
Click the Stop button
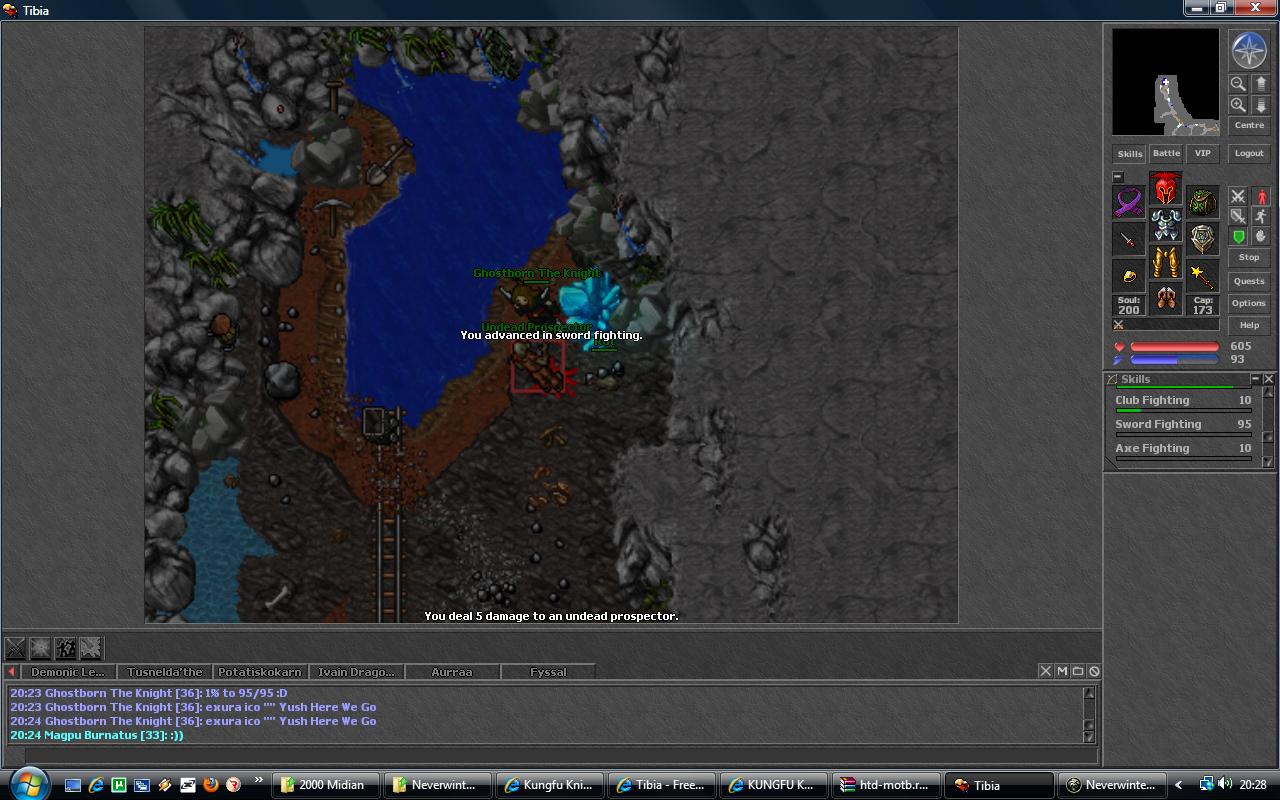pyautogui.click(x=1249, y=257)
